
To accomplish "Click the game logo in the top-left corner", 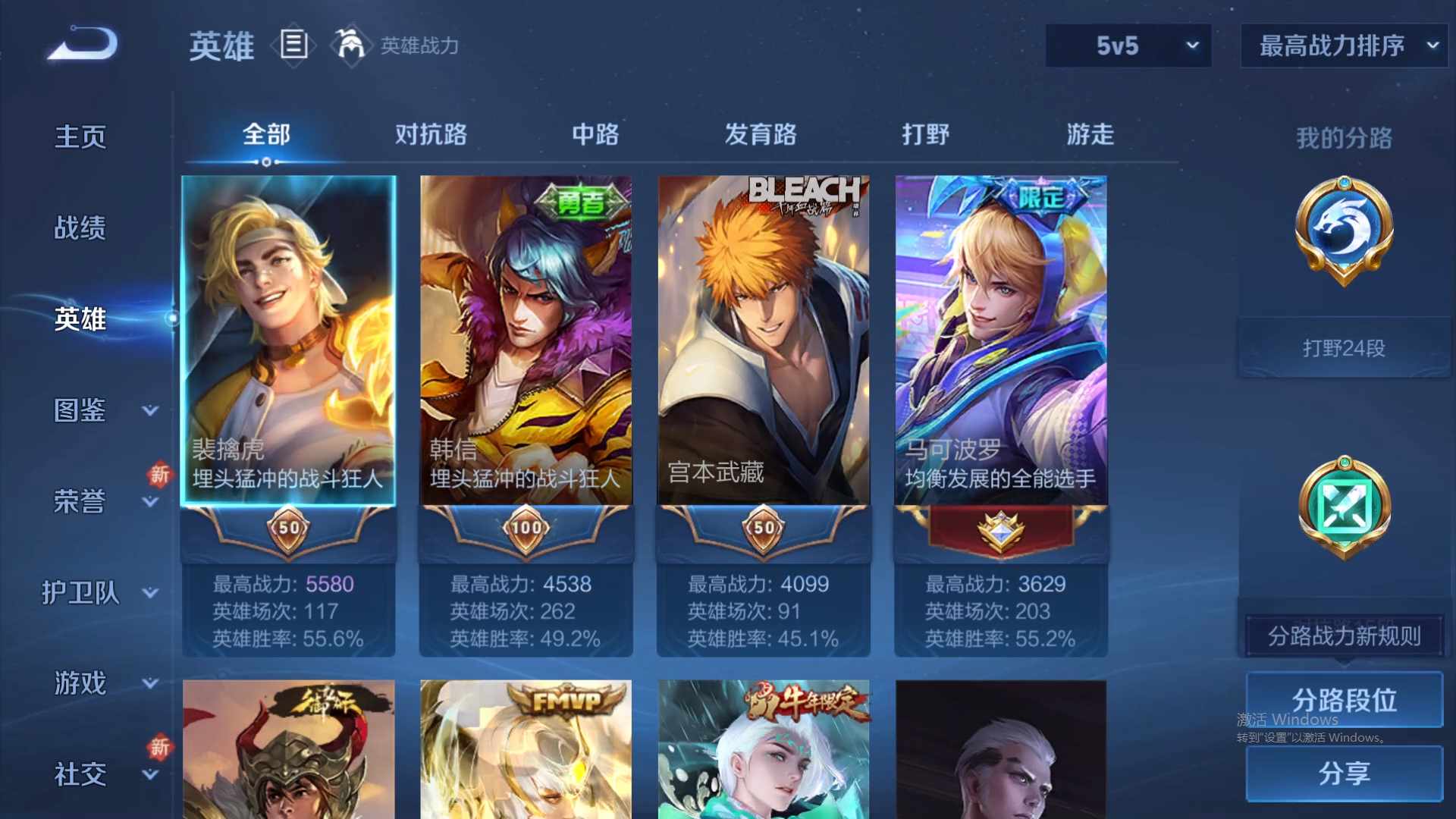I will (80, 43).
